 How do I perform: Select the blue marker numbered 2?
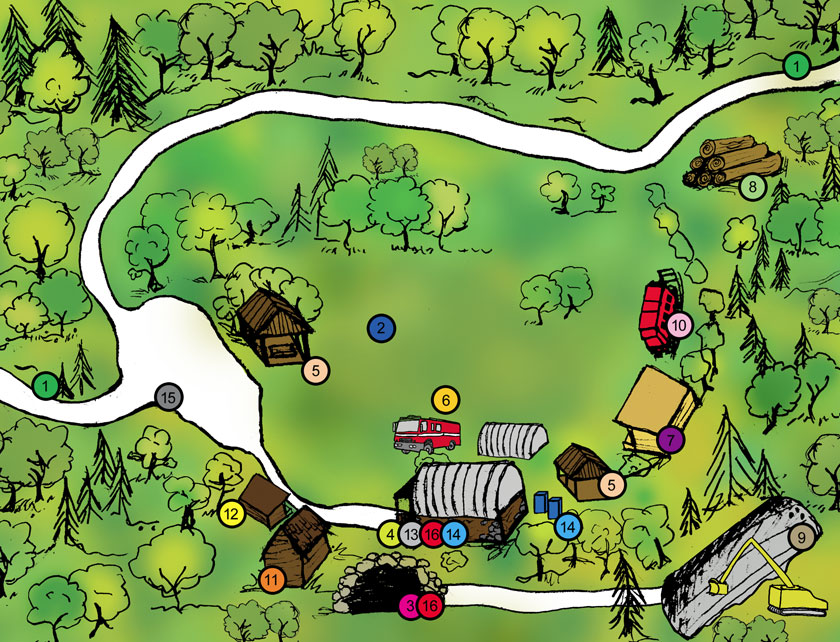point(380,327)
